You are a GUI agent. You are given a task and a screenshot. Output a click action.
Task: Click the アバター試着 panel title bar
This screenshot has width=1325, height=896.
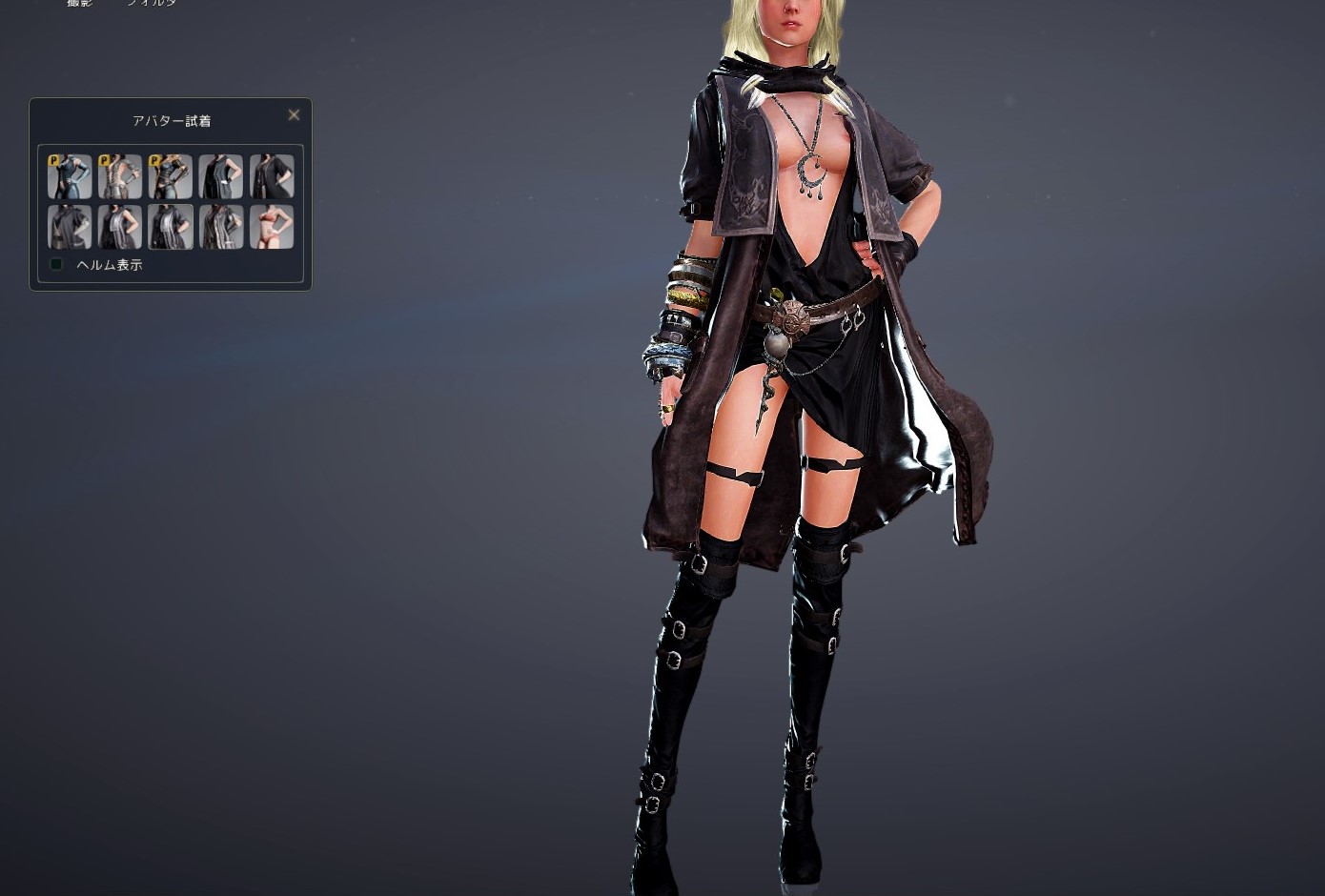[171, 120]
